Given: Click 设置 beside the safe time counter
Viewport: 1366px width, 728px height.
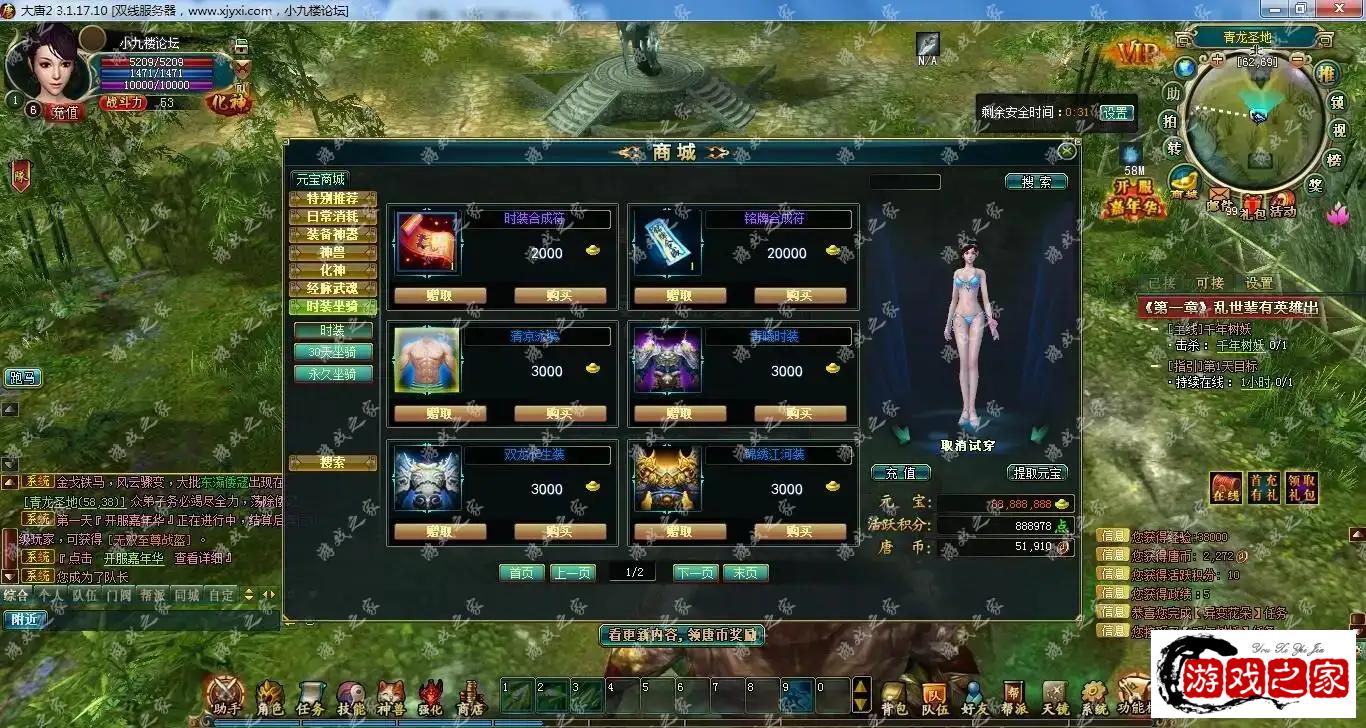Looking at the screenshot, I should point(1116,113).
